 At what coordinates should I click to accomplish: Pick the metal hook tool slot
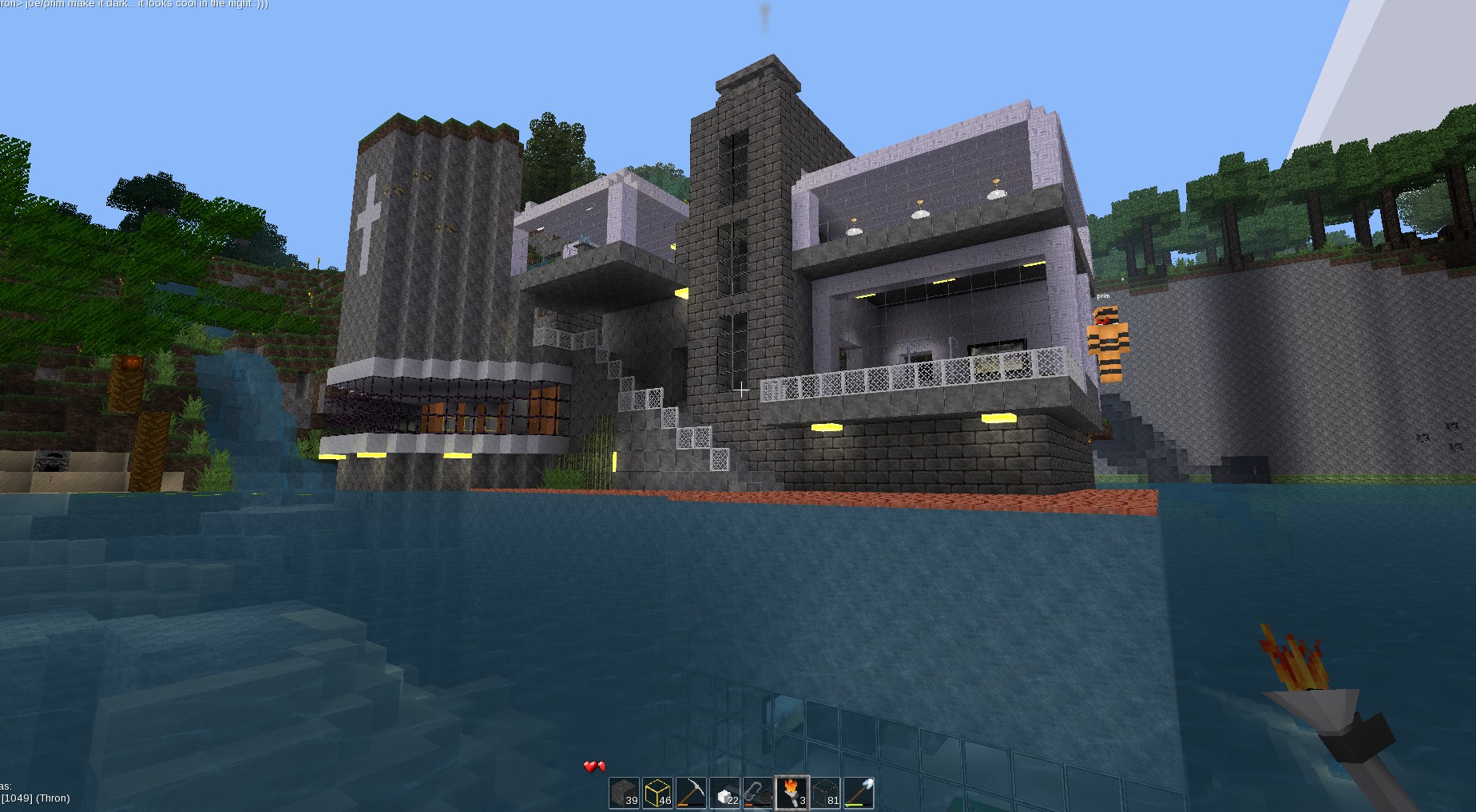click(x=759, y=793)
